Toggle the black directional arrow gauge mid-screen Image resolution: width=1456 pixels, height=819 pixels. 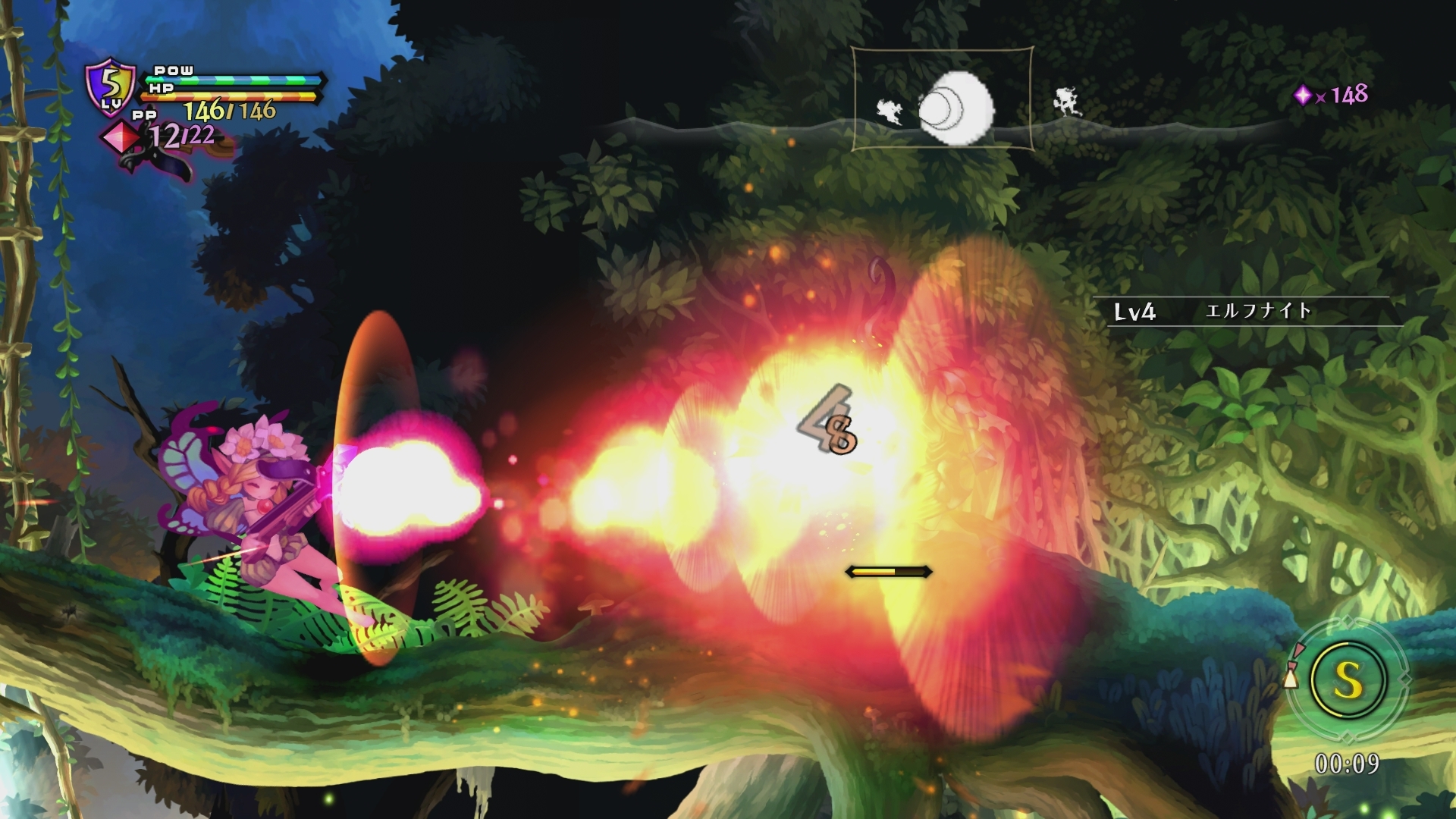pyautogui.click(x=887, y=573)
